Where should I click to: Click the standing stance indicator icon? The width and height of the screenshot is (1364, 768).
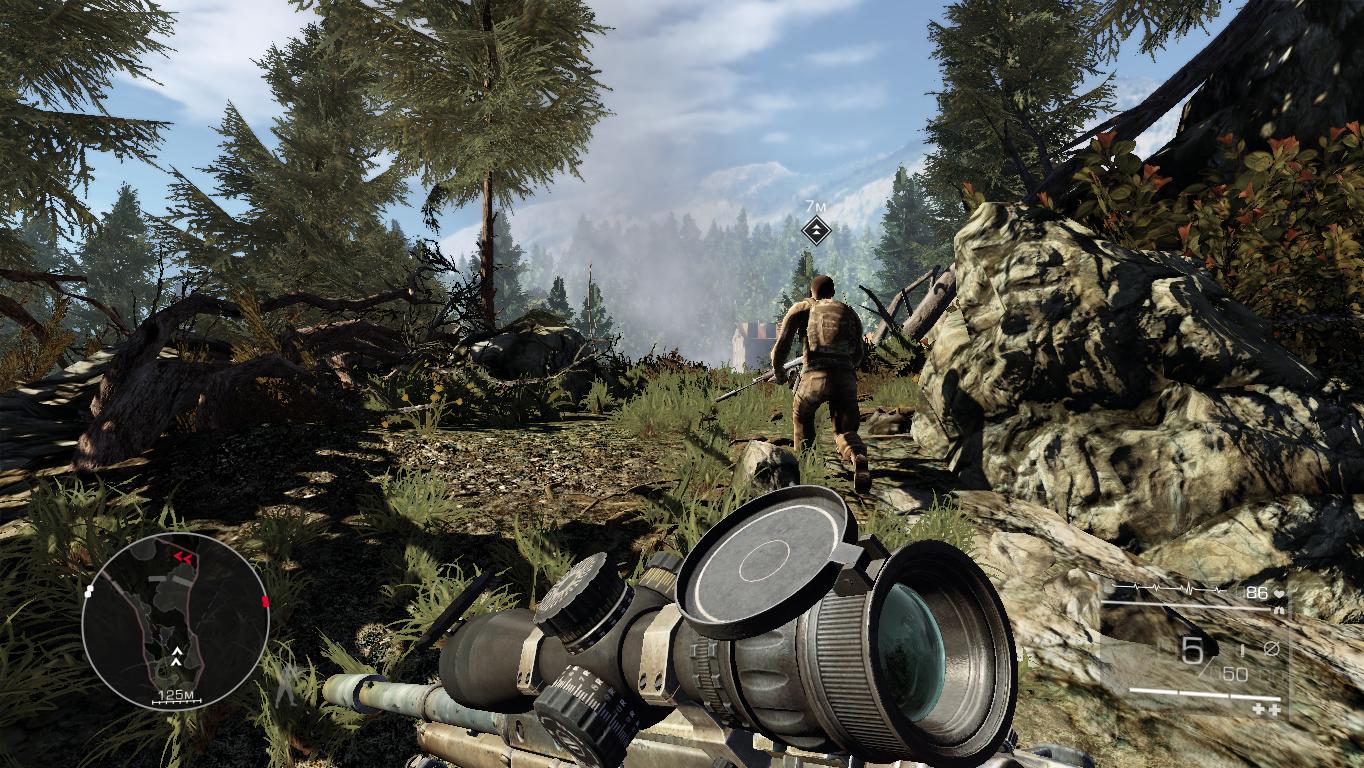pos(289,685)
